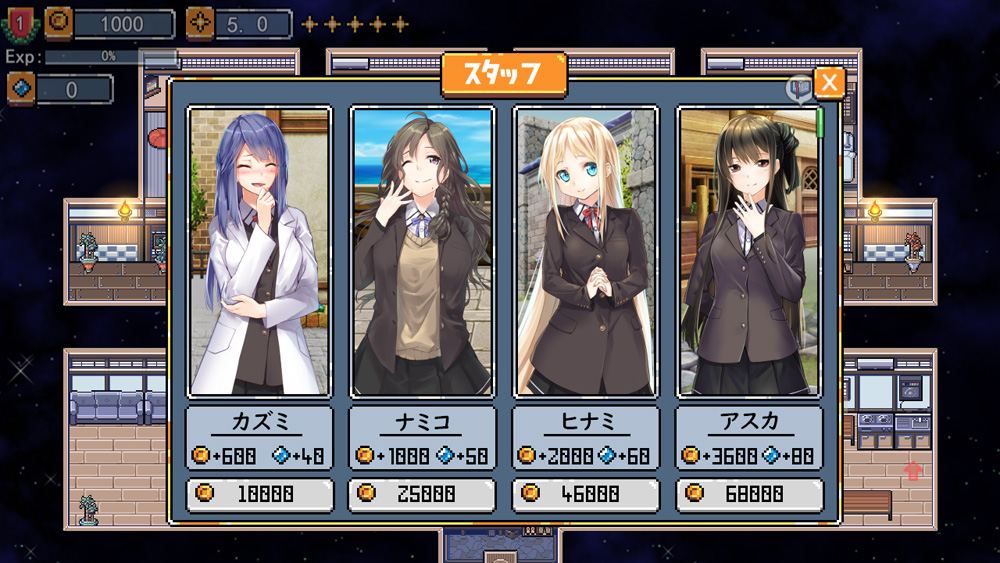Hire Namiko for 25000 coins
The width and height of the screenshot is (1000, 563).
[421, 494]
